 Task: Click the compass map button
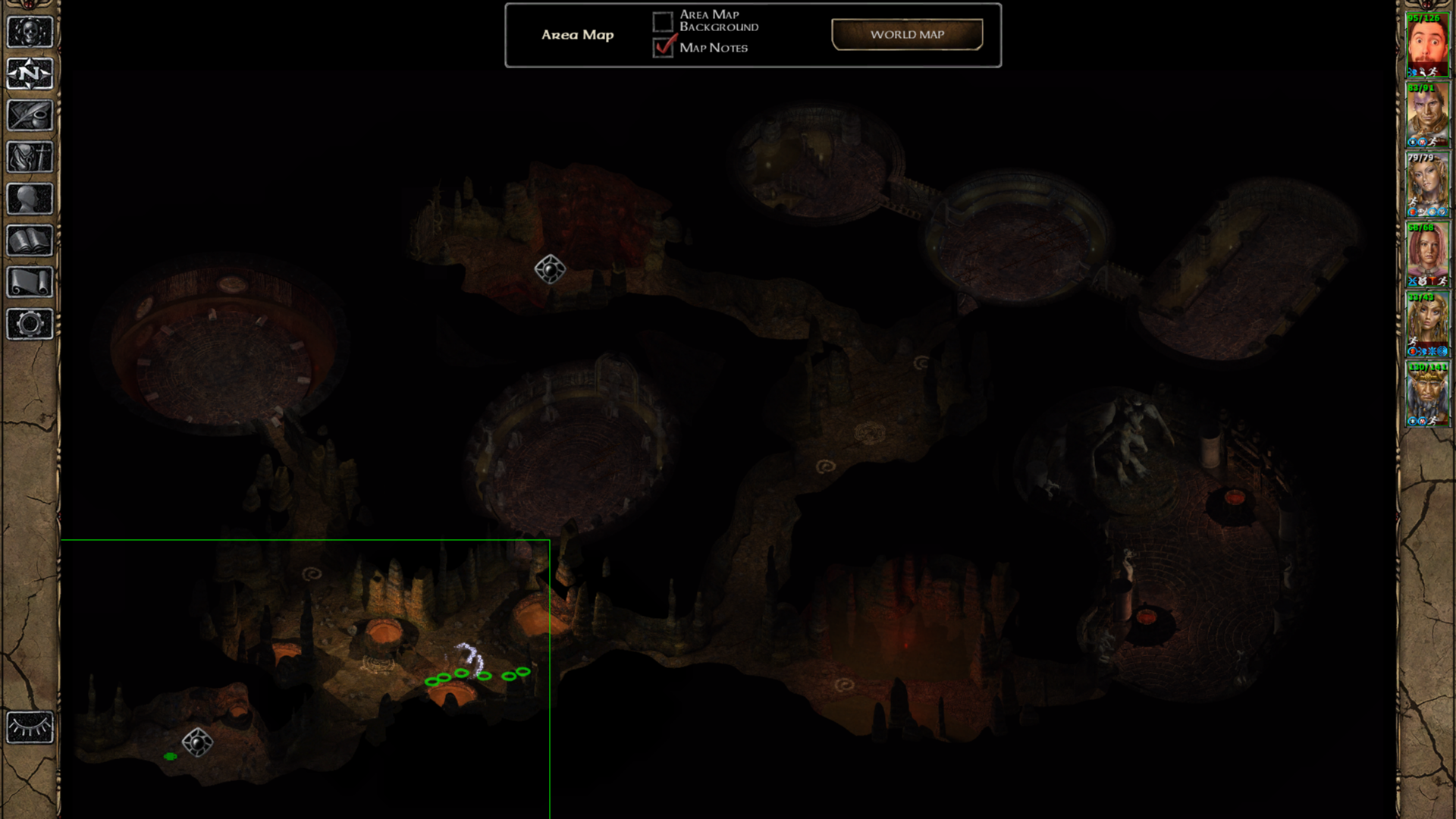click(x=30, y=74)
